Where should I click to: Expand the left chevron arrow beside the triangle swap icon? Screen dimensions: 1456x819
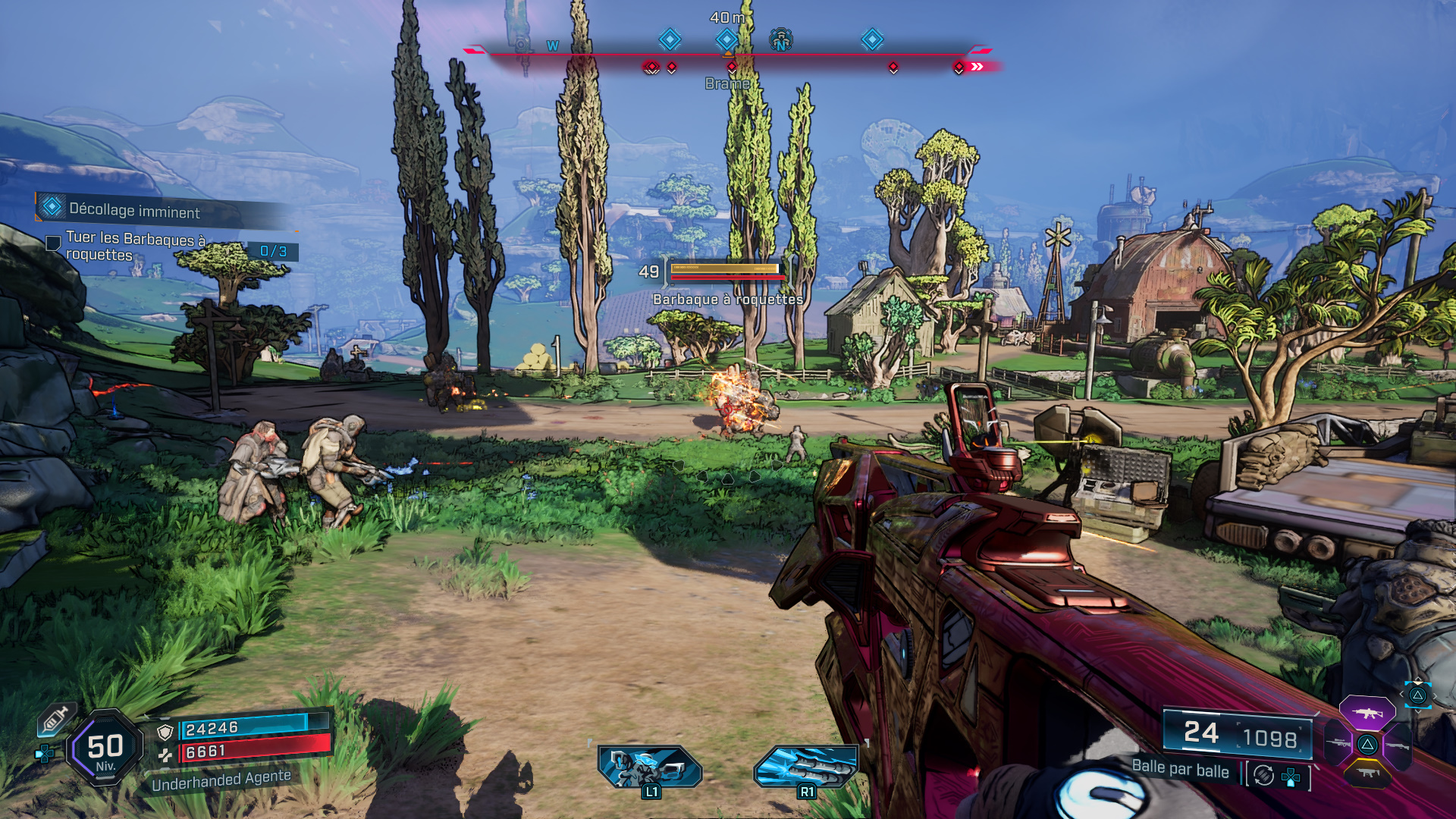[x=1401, y=694]
